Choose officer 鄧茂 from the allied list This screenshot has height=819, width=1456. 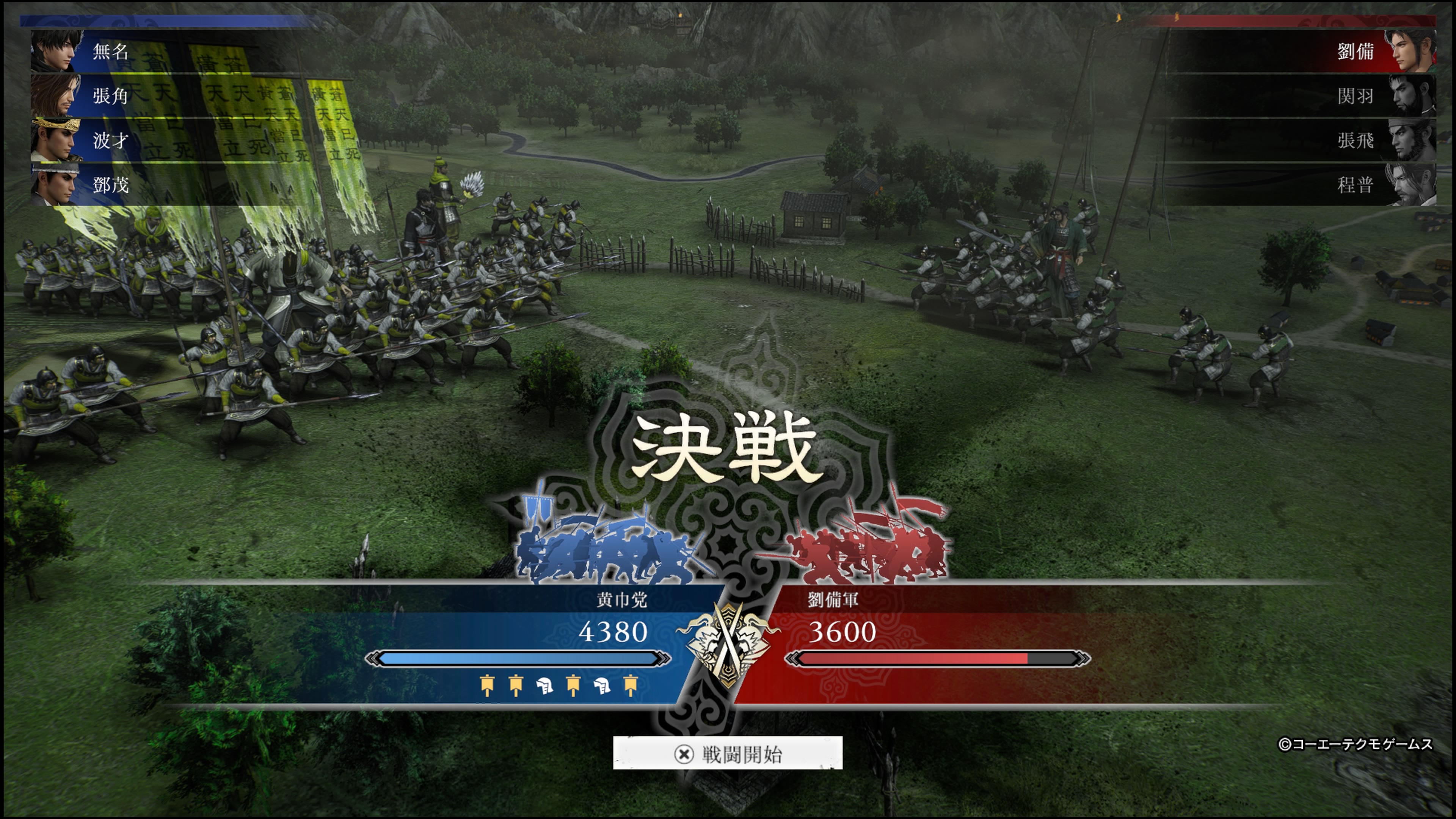(x=110, y=184)
